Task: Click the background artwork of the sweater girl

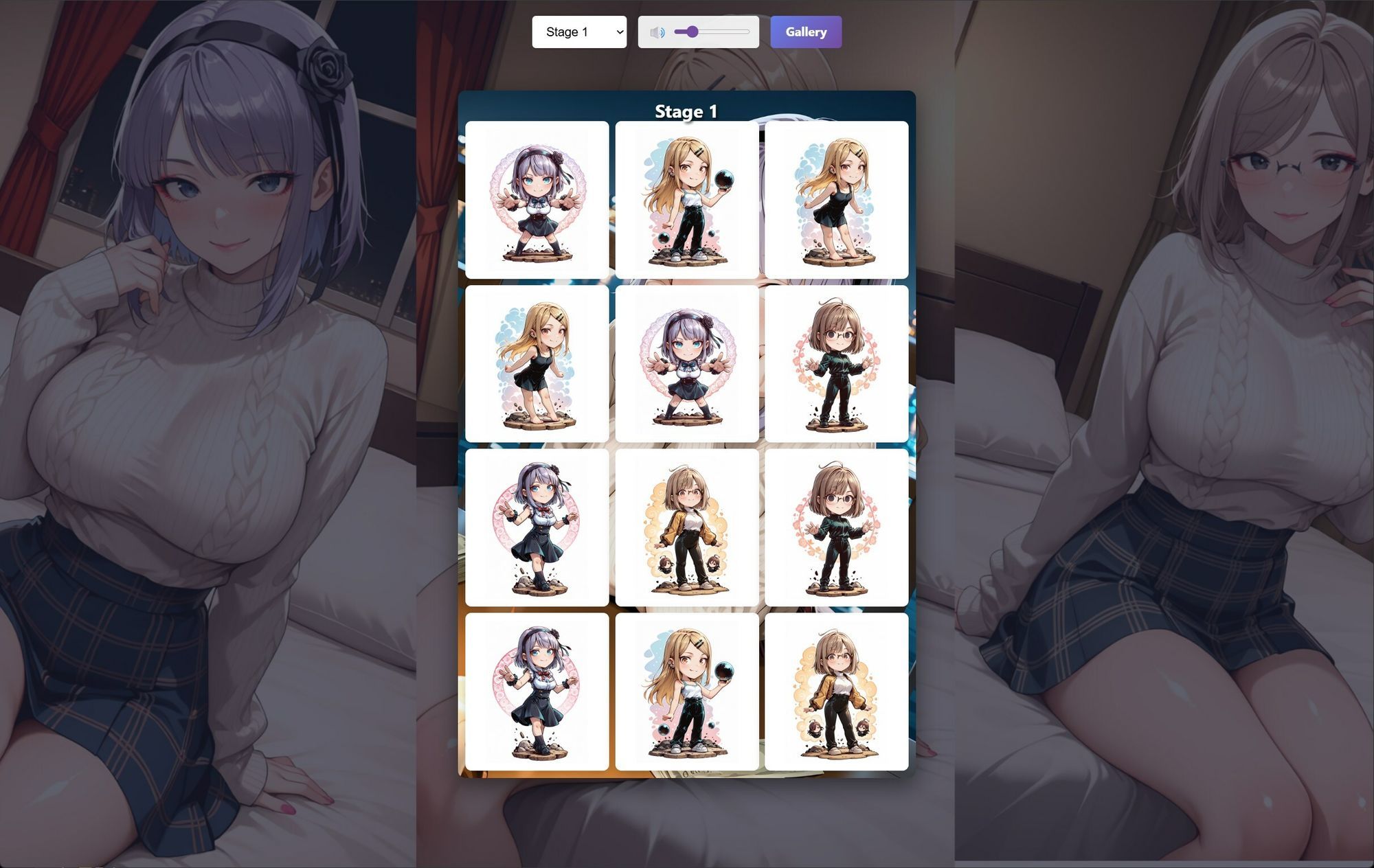Action: pyautogui.click(x=206, y=433)
